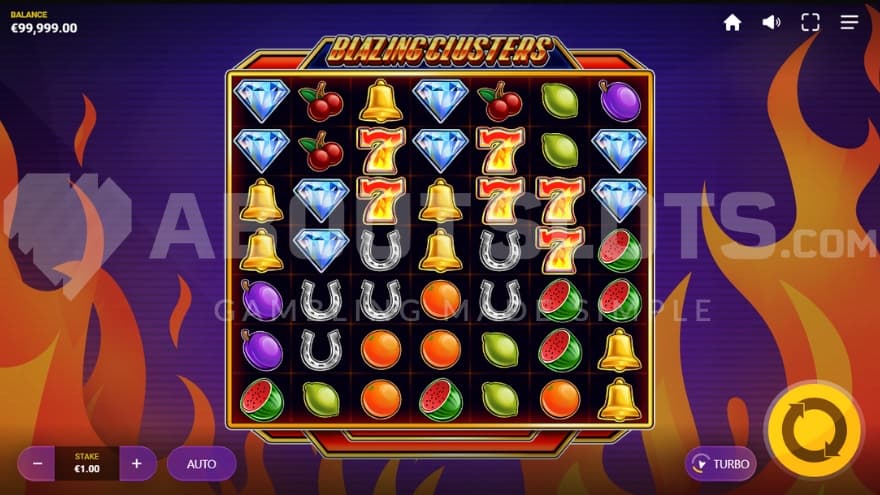Toggle TURBO mode

pos(720,464)
